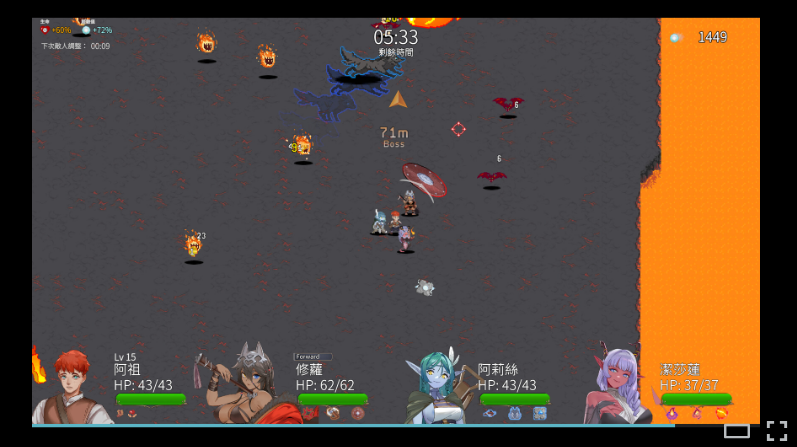Seek along the video progress bar
Viewport: 797px width, 447px height.
tap(350, 425)
